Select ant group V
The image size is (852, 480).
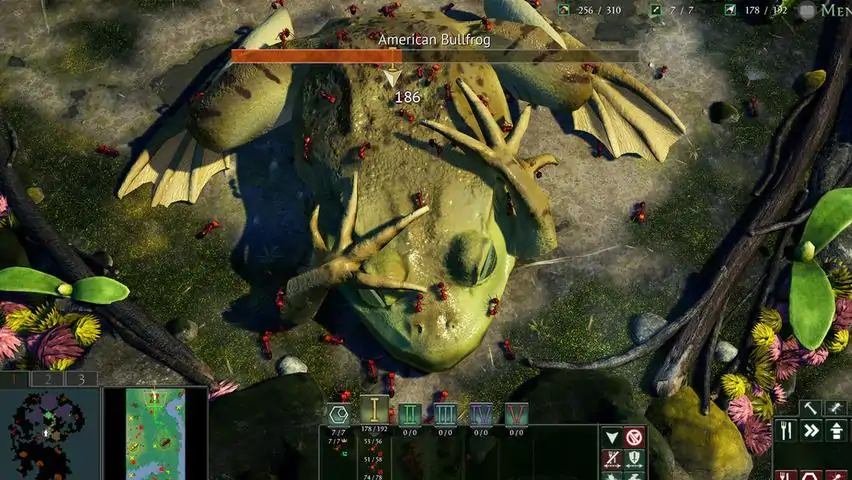516,414
